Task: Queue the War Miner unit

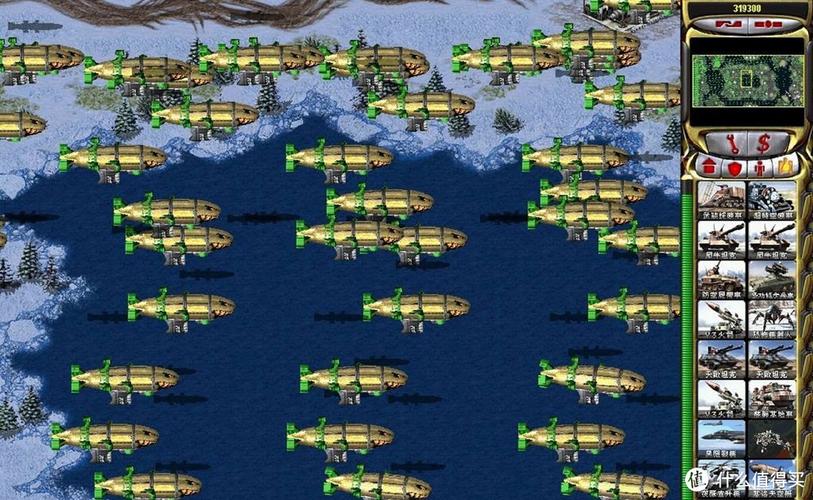Action: (721, 197)
